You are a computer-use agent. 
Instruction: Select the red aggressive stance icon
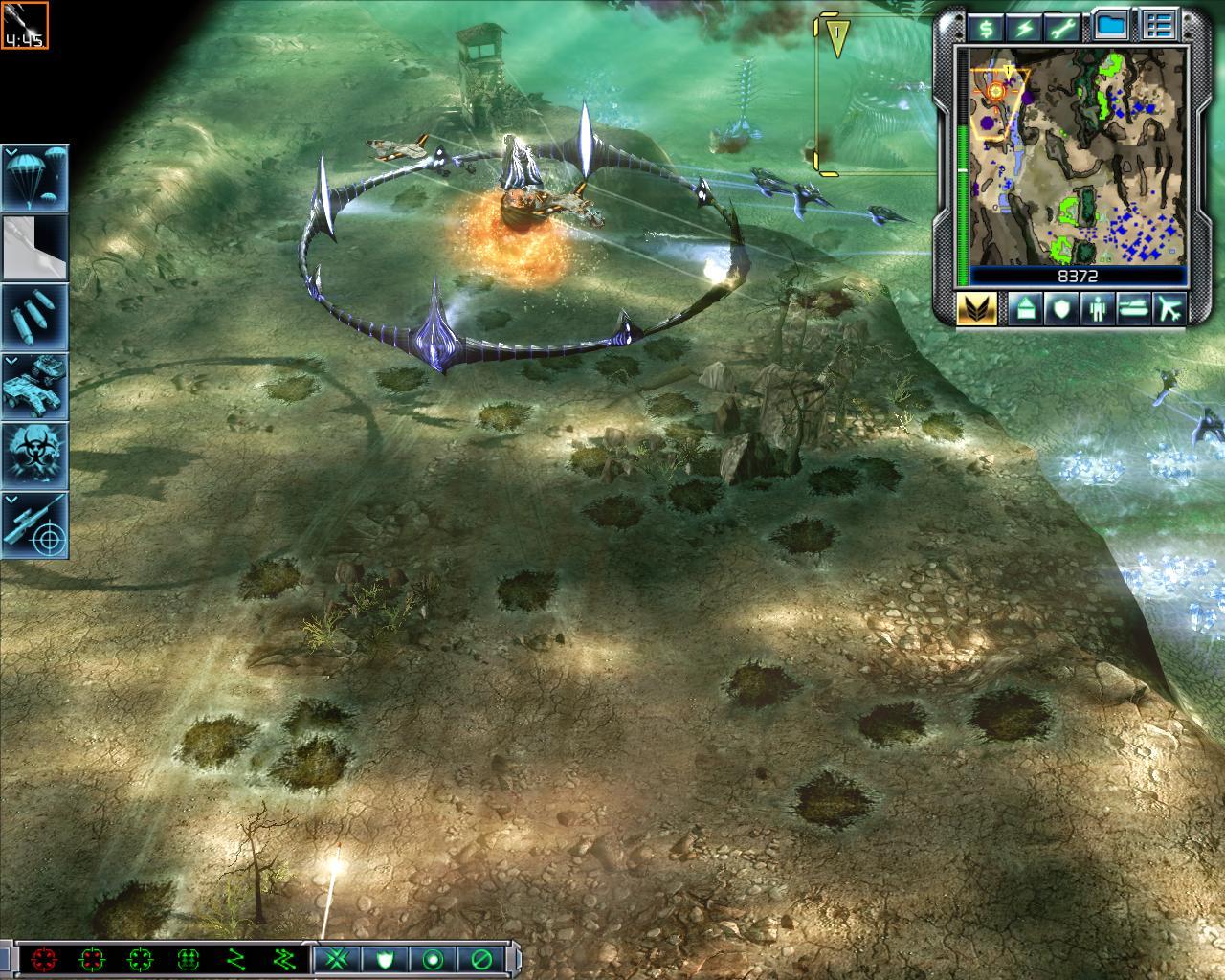(44, 958)
